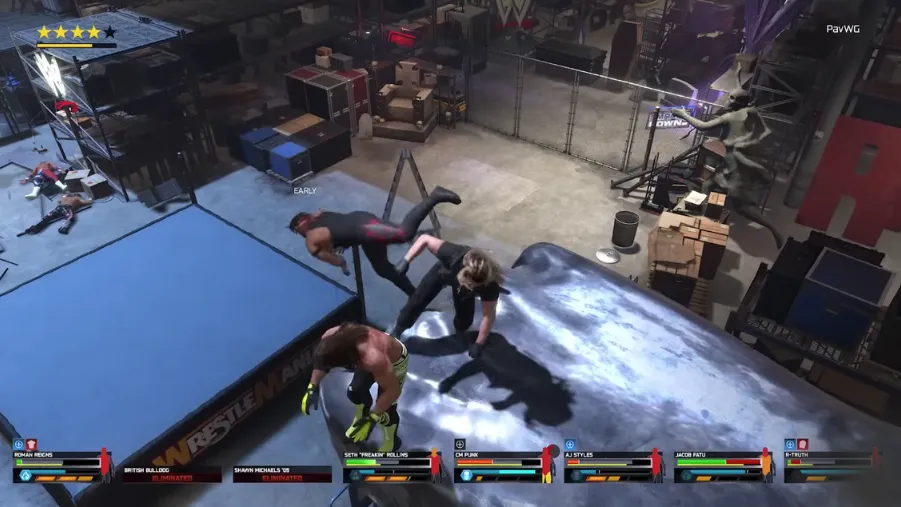Click the red icon above R-Truth's name
The height and width of the screenshot is (507, 901).
pos(802,444)
